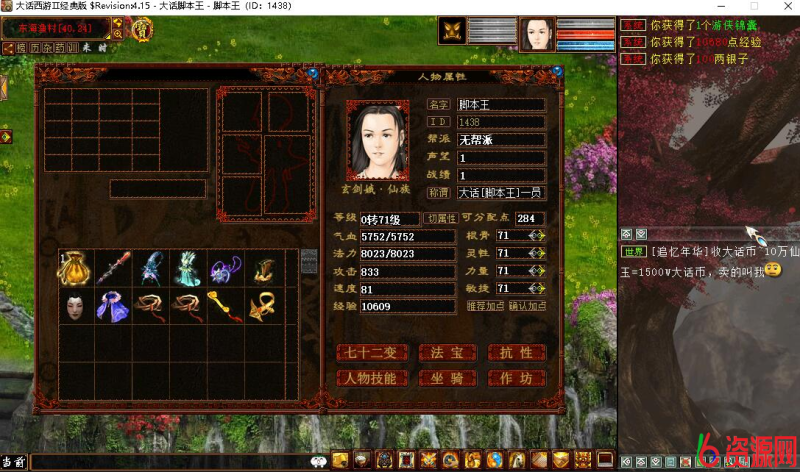Adjust the 根骨 stat point stepper
The image size is (800, 472).
coord(537,236)
